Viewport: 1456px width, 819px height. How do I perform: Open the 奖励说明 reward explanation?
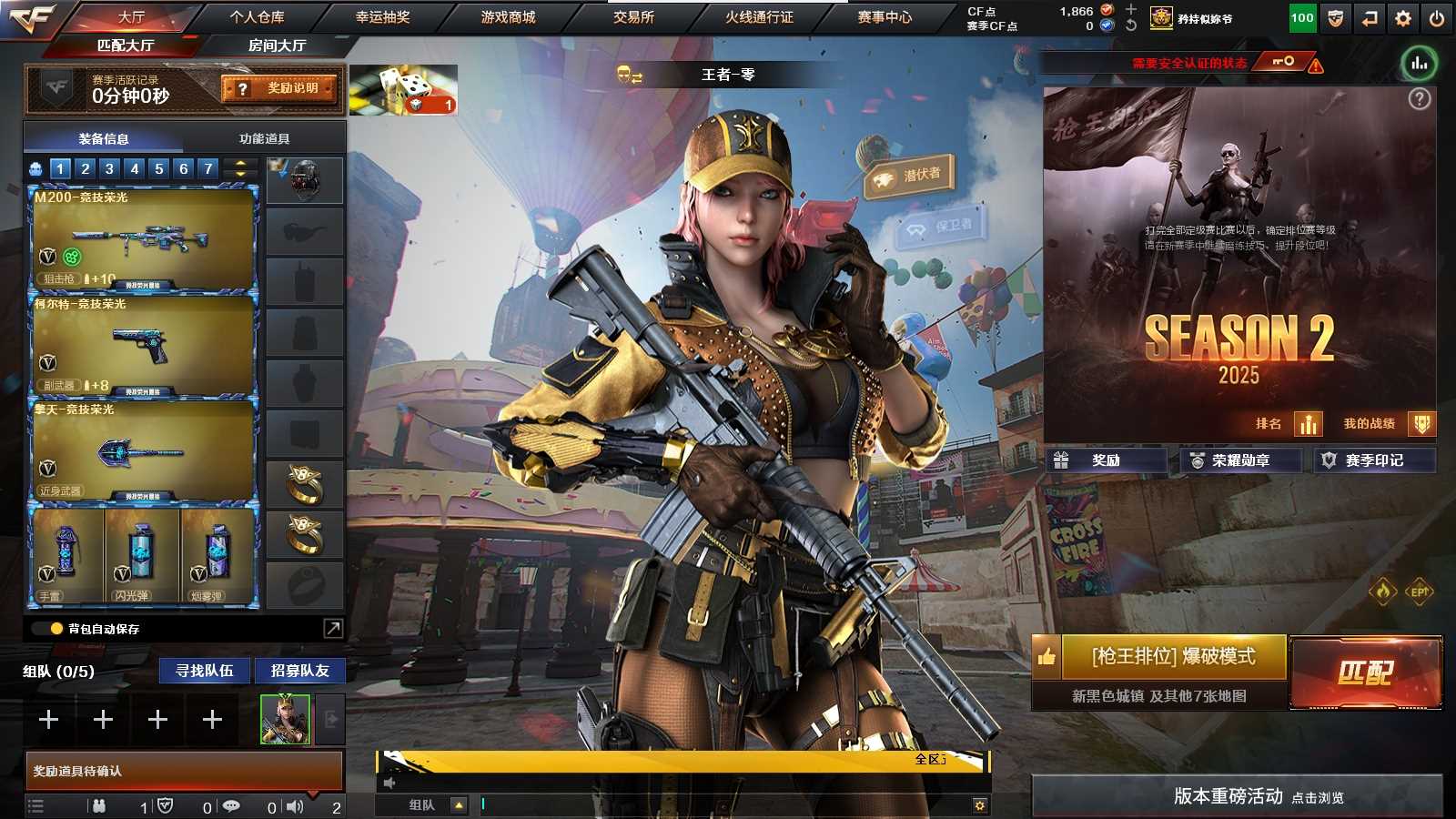point(279,88)
